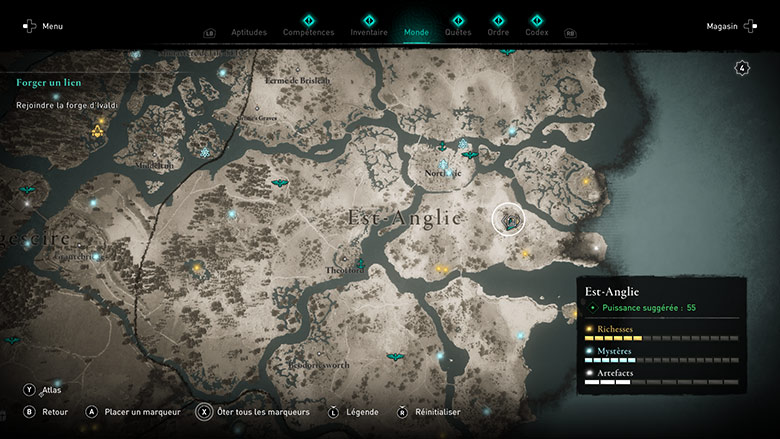Click the yellow quest marker for Ivaldi's forge
The width and height of the screenshot is (780, 439).
click(98, 130)
